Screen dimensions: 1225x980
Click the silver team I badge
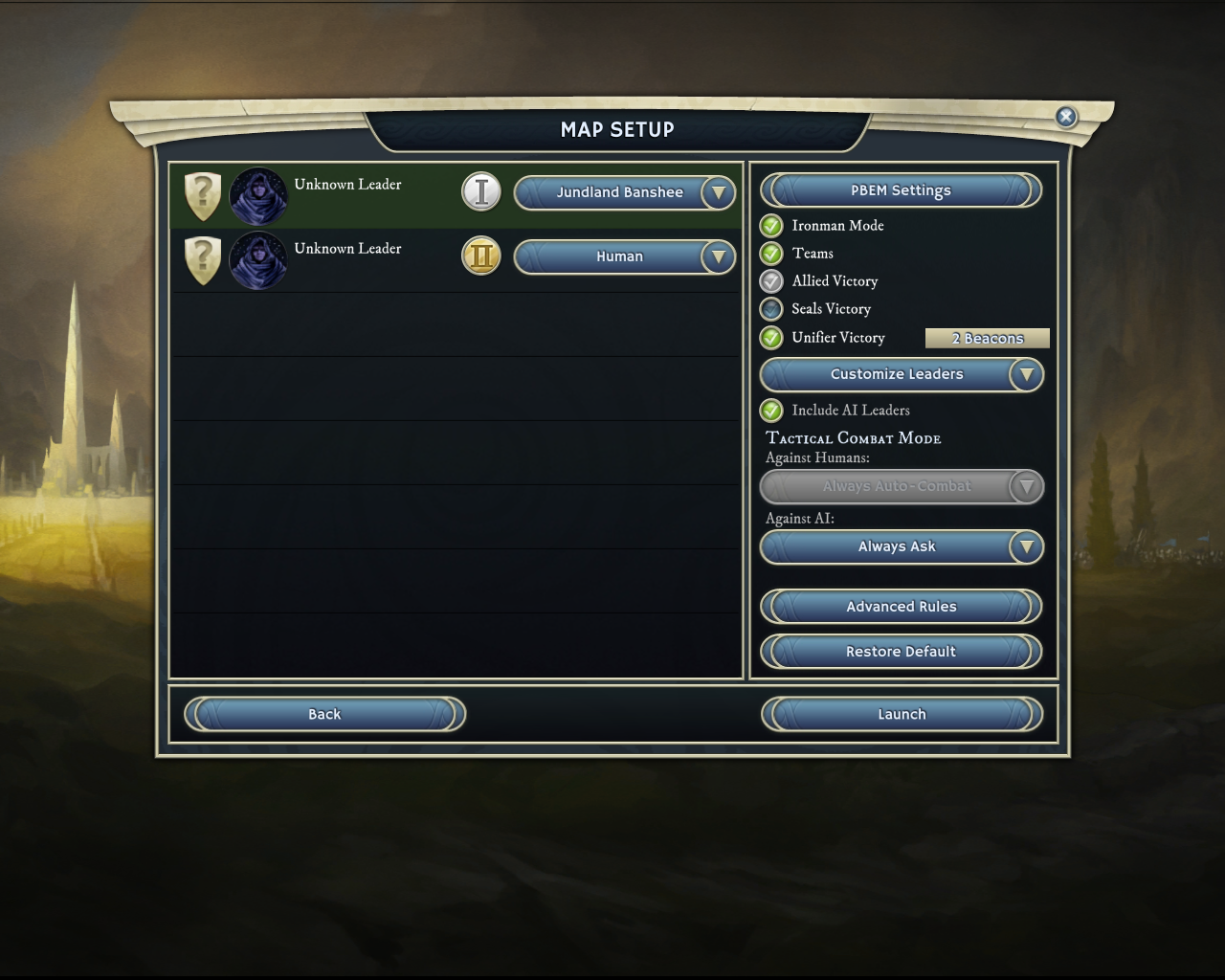pos(481,191)
